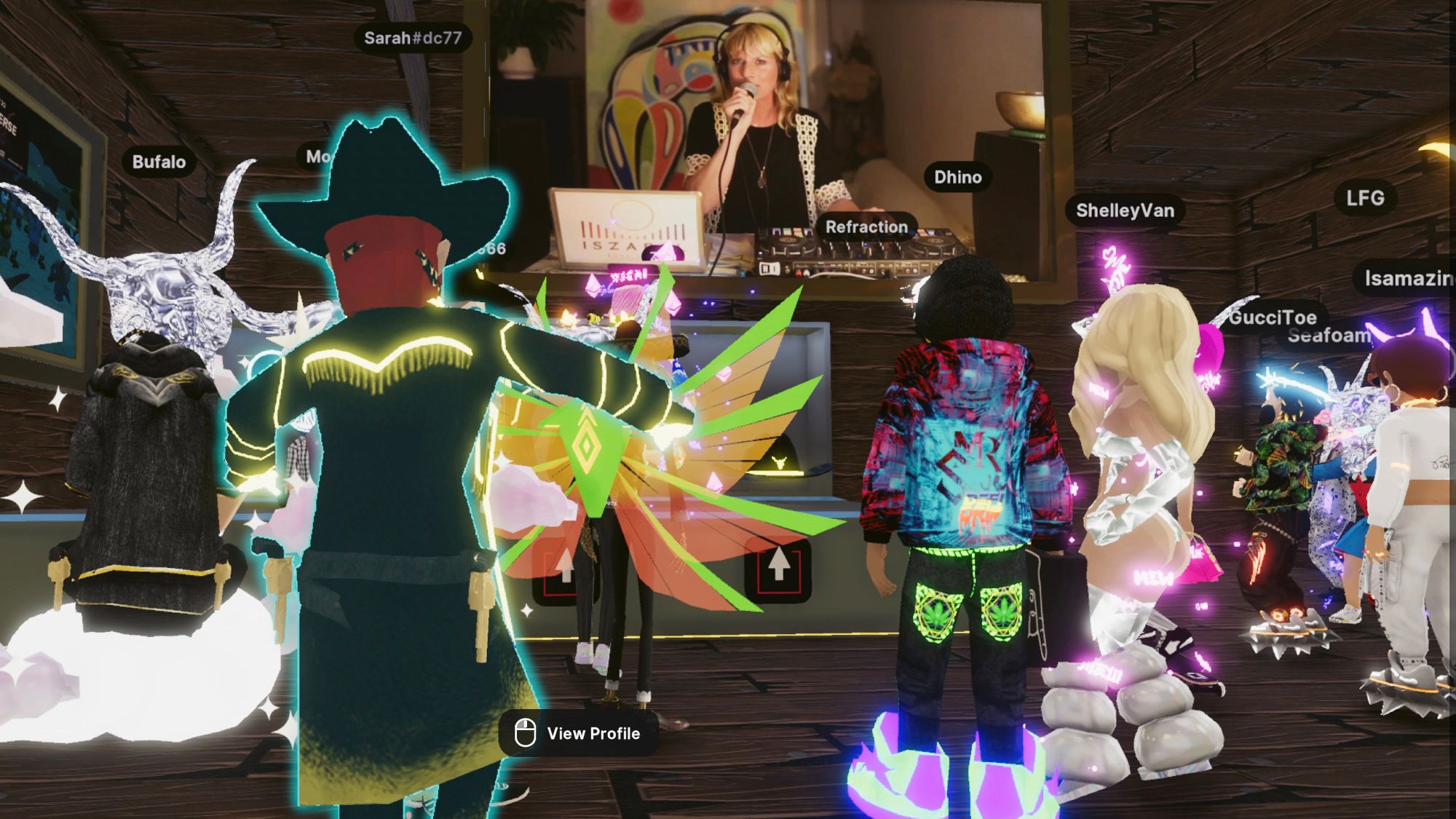The image size is (1456, 819).
Task: Choose the GucciToe player name tag
Action: 1273,317
